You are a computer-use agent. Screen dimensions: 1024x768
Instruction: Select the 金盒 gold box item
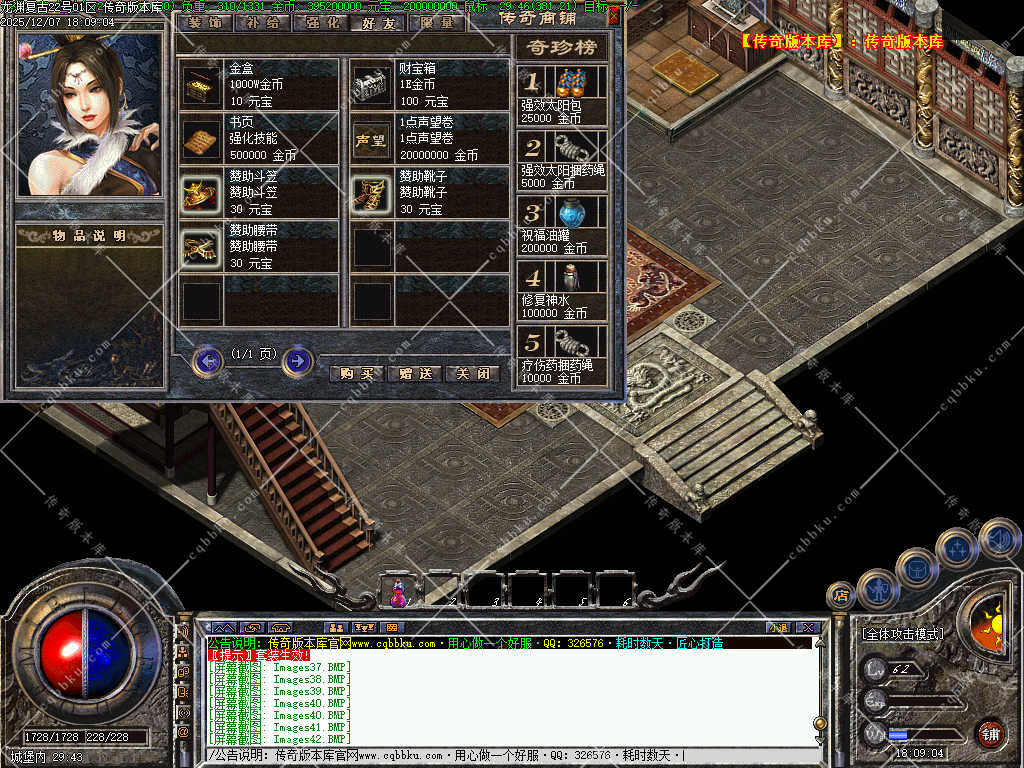[x=203, y=86]
